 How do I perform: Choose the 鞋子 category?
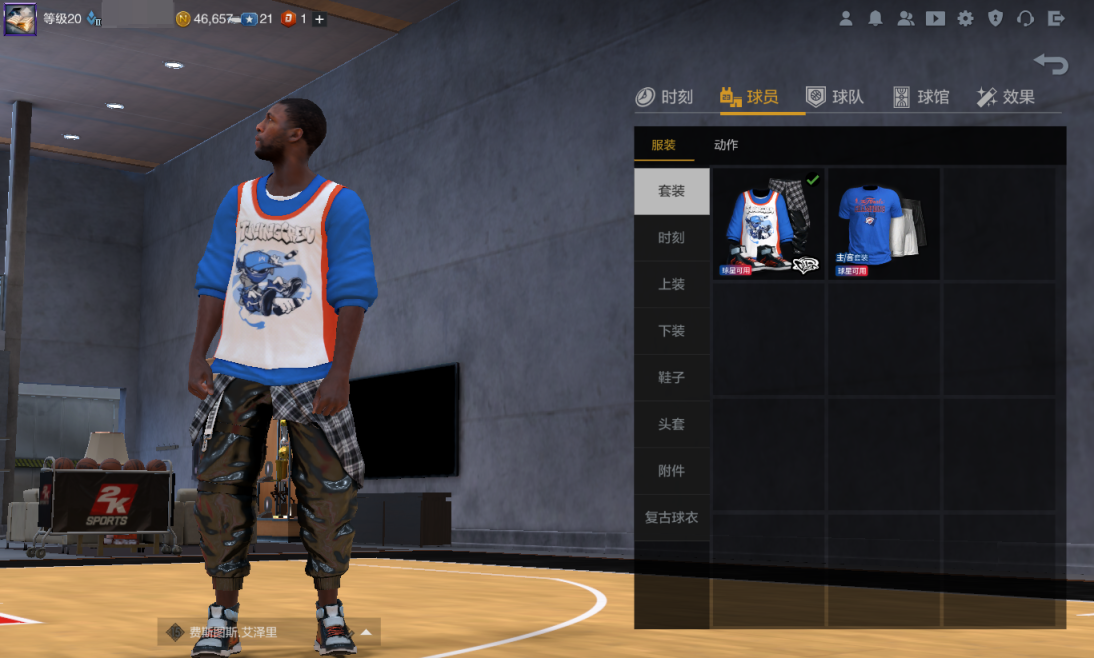(x=671, y=378)
